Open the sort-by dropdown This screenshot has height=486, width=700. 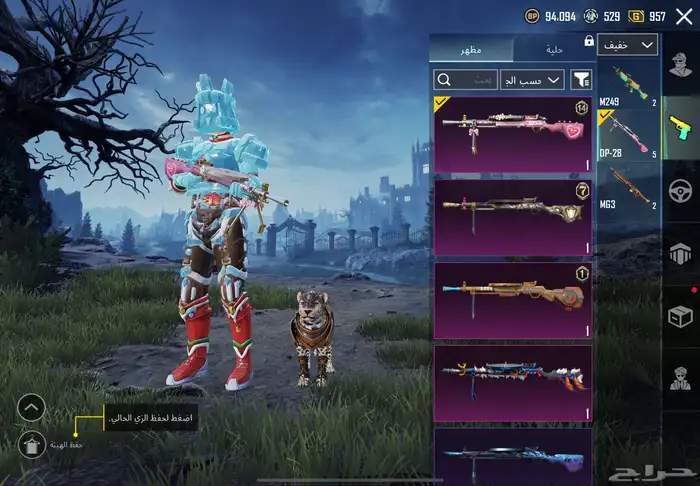[532, 79]
